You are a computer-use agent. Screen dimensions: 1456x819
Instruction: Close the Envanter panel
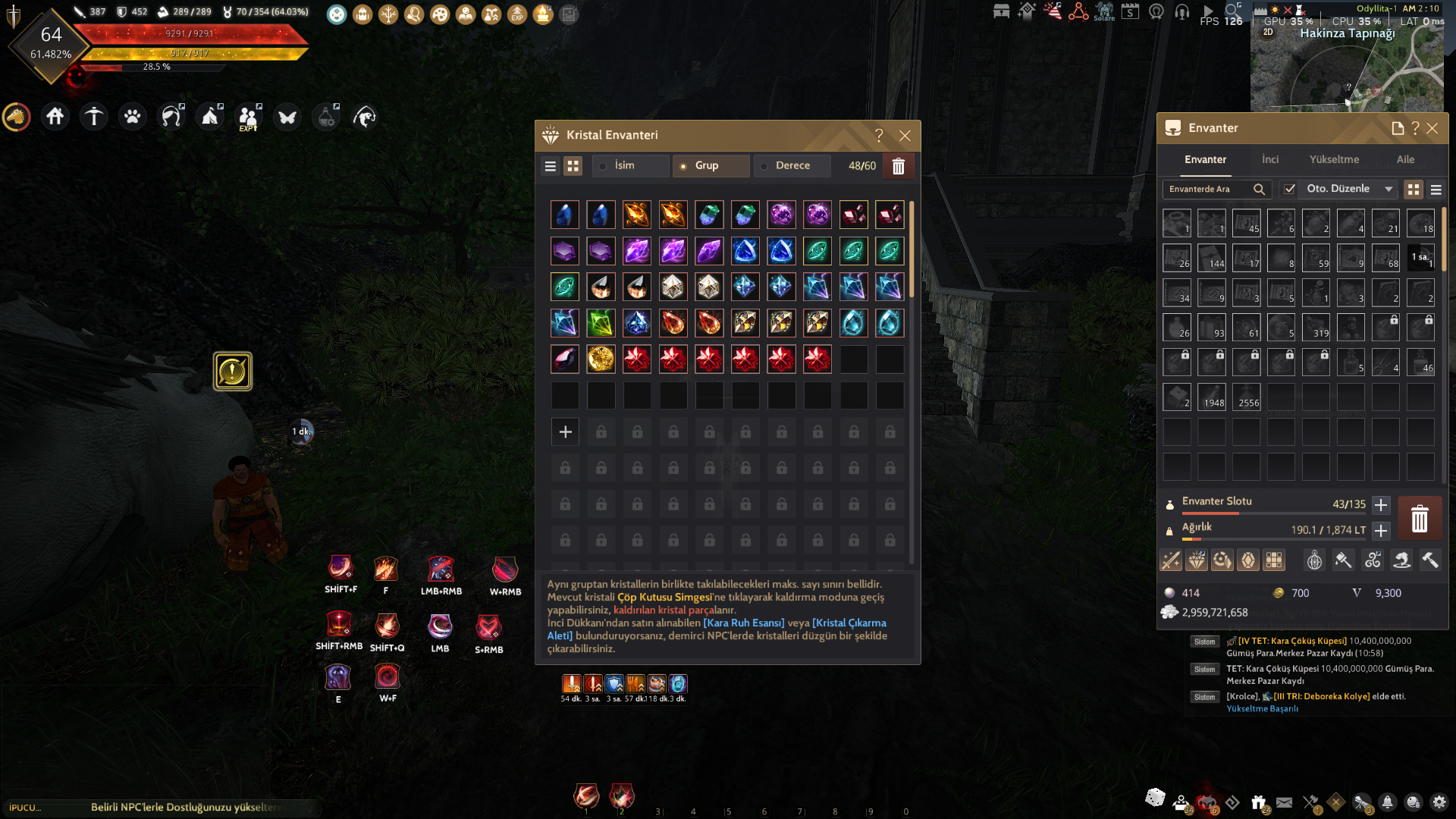pyautogui.click(x=1432, y=128)
